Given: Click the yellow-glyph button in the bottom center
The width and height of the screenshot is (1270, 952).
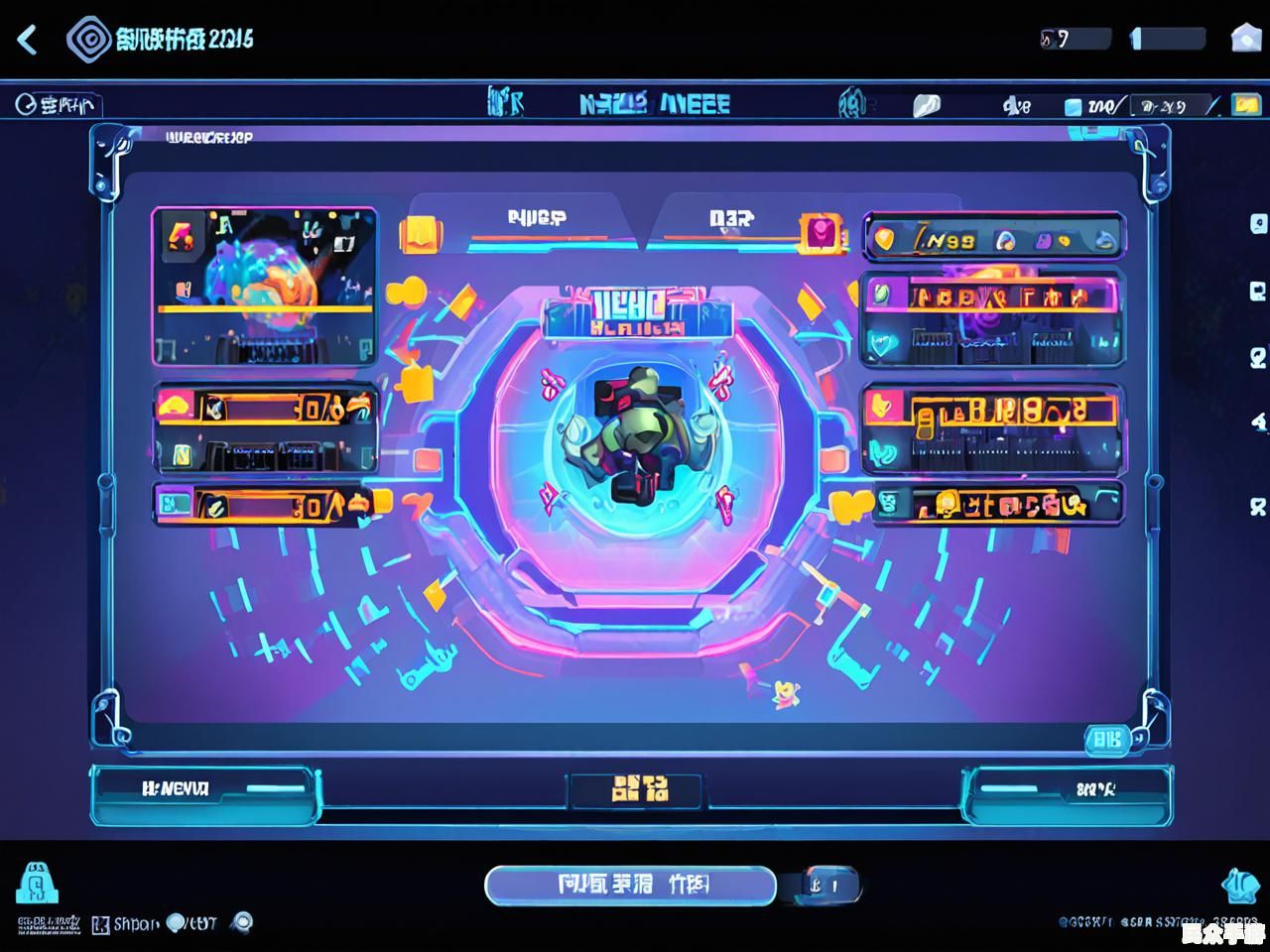Looking at the screenshot, I should [636, 789].
